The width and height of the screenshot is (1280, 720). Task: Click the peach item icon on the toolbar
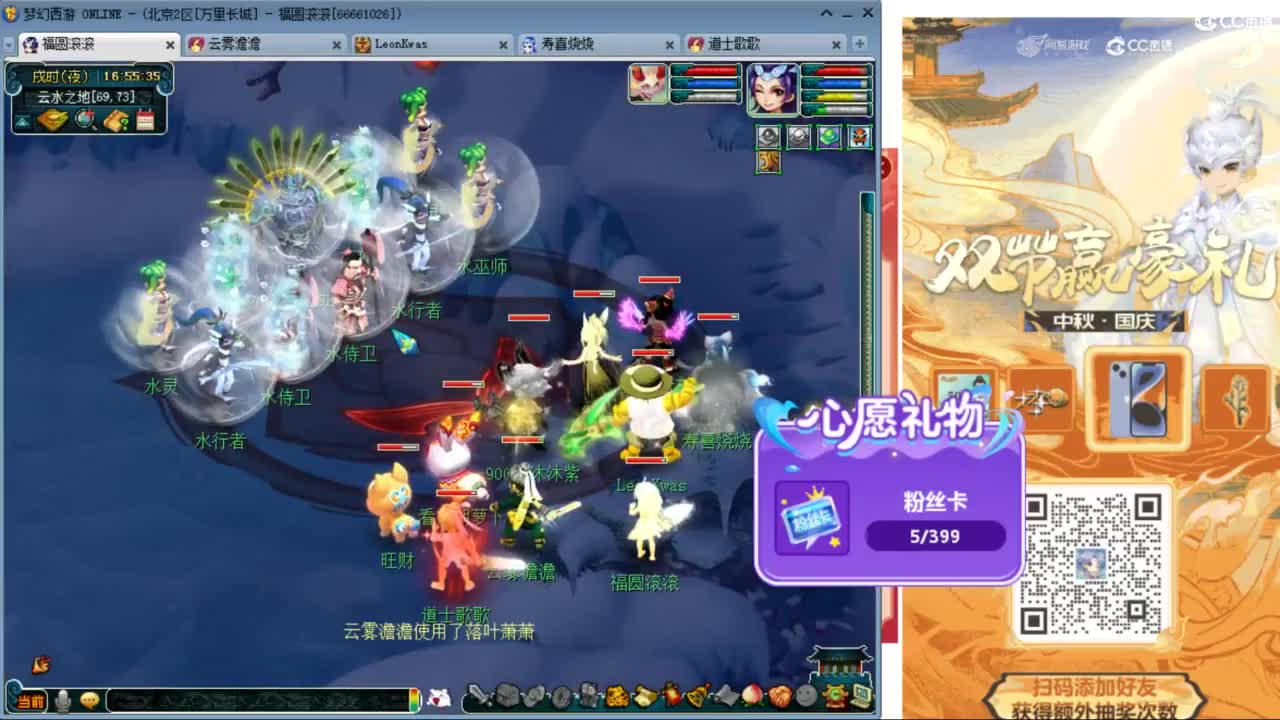(752, 697)
